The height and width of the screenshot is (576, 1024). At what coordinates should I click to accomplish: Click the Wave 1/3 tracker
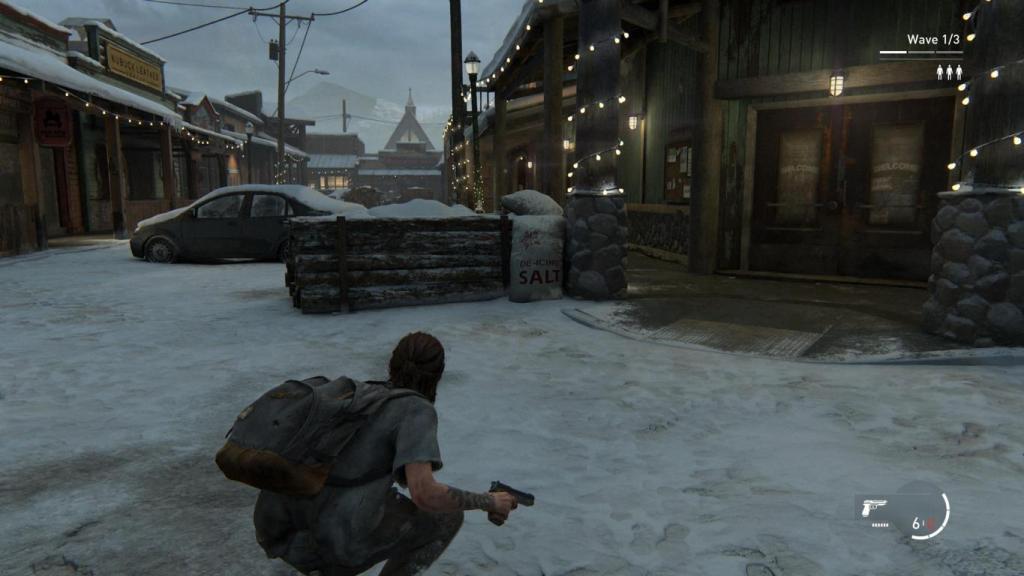click(x=934, y=40)
